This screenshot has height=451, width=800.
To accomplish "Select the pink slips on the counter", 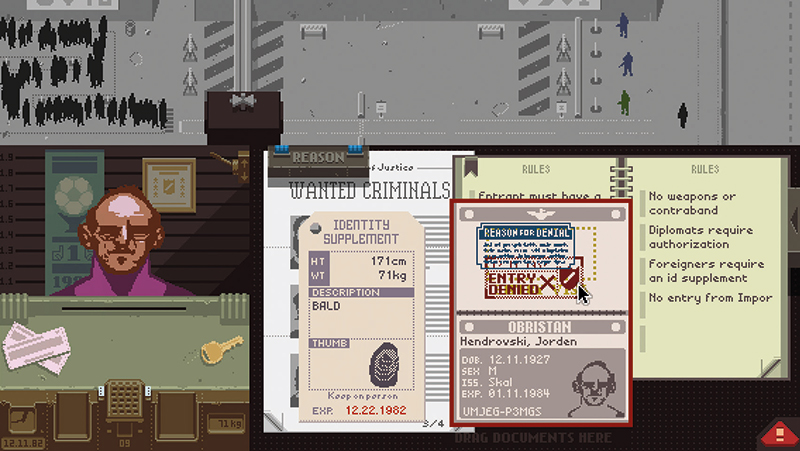I will (38, 345).
